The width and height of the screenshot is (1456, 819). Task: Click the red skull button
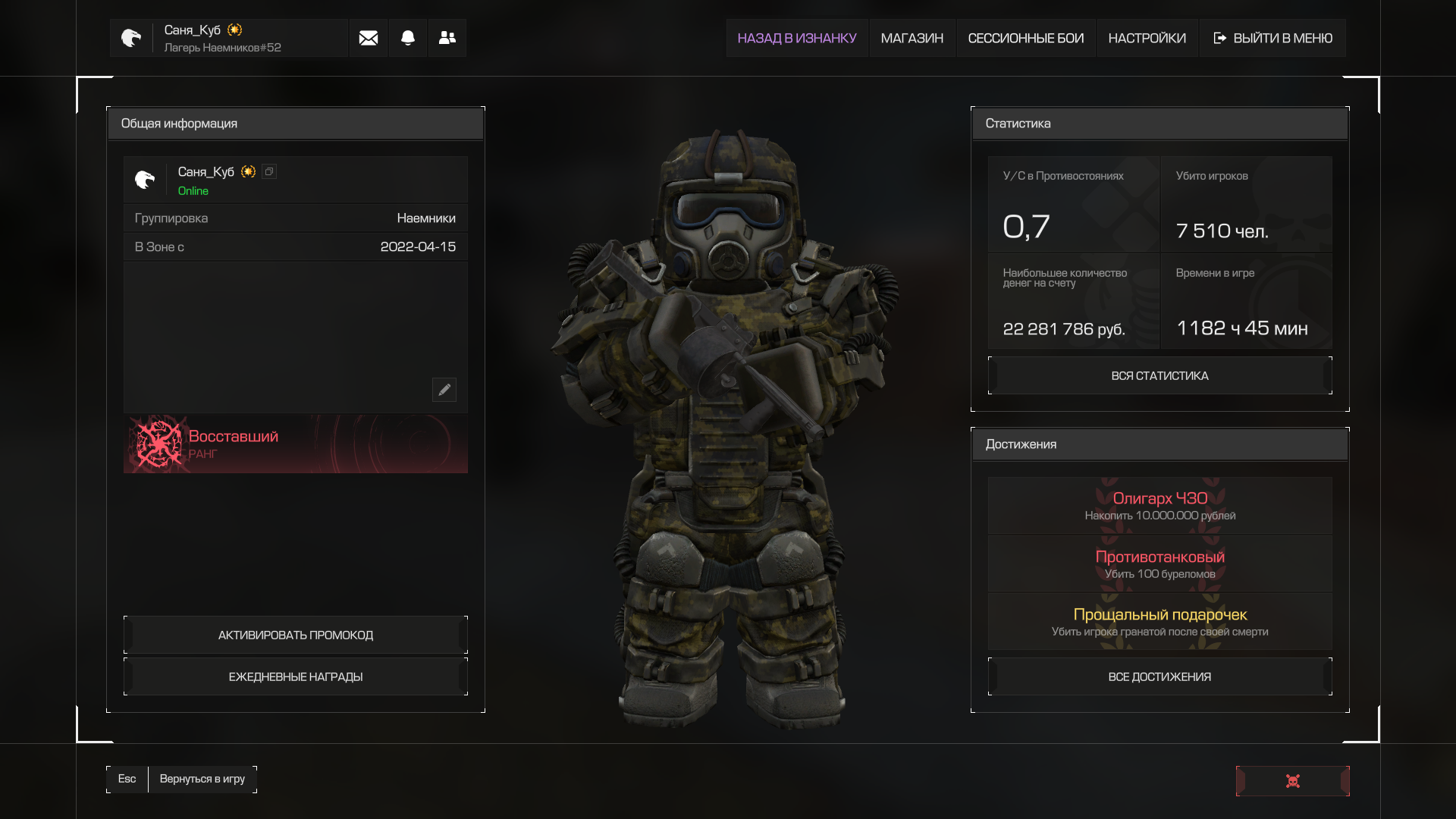coord(1292,781)
